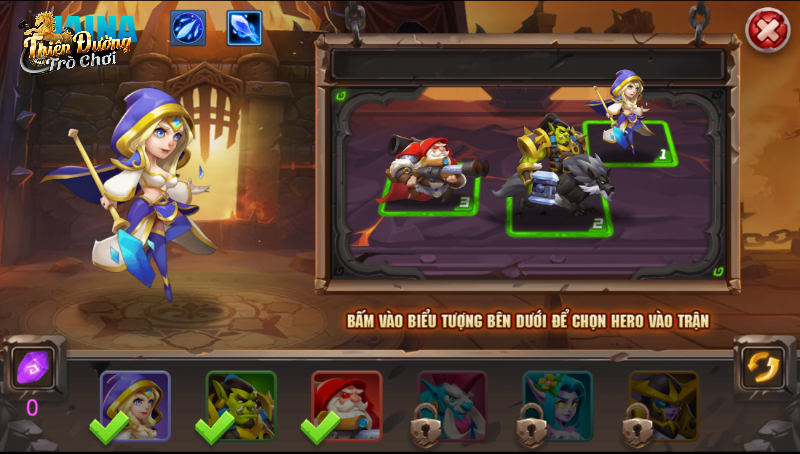This screenshot has height=454, width=800.
Task: Open the purple gem button
Action: pyautogui.click(x=33, y=367)
